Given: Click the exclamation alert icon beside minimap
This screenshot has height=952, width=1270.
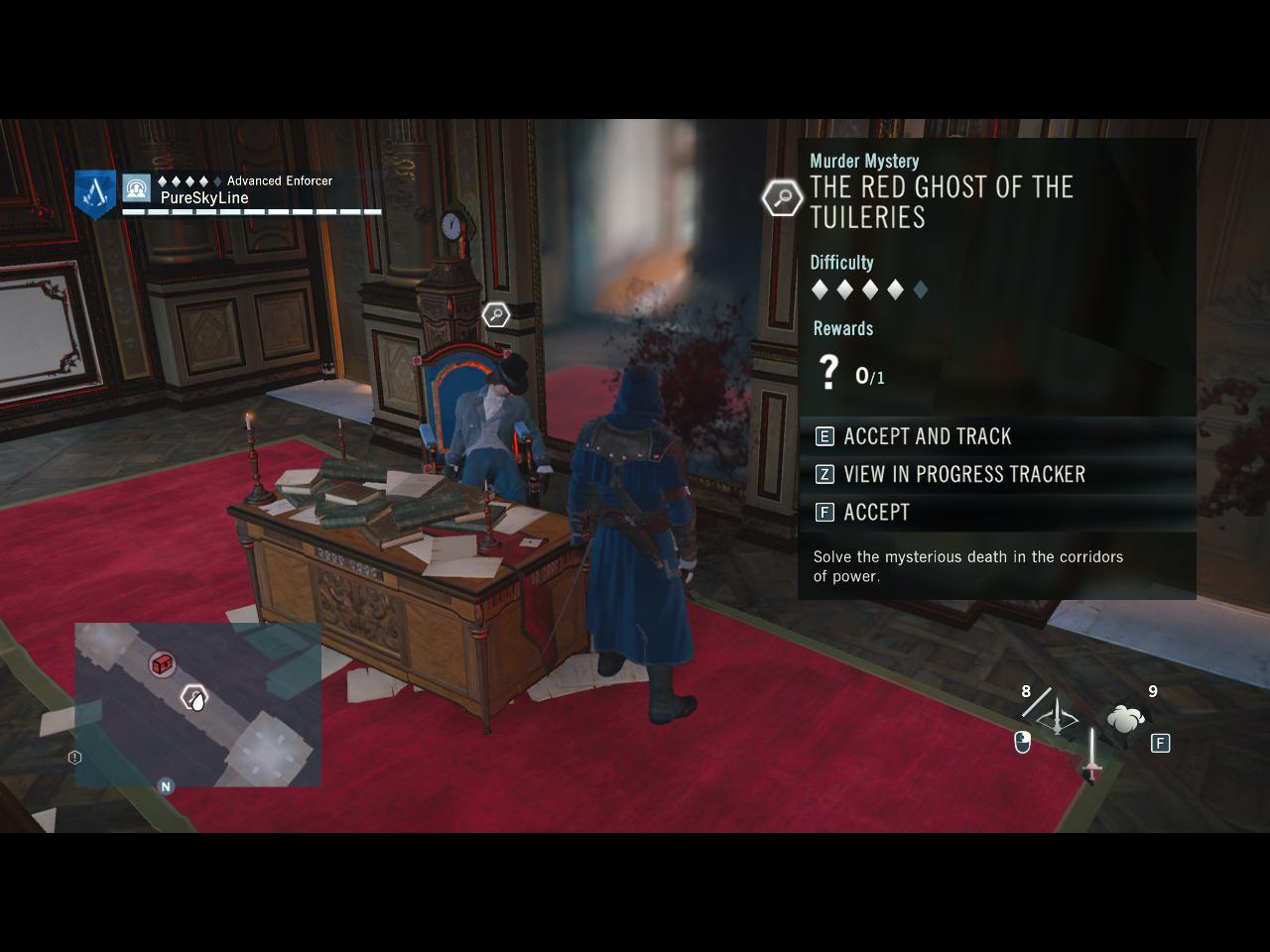Looking at the screenshot, I should pos(74,758).
